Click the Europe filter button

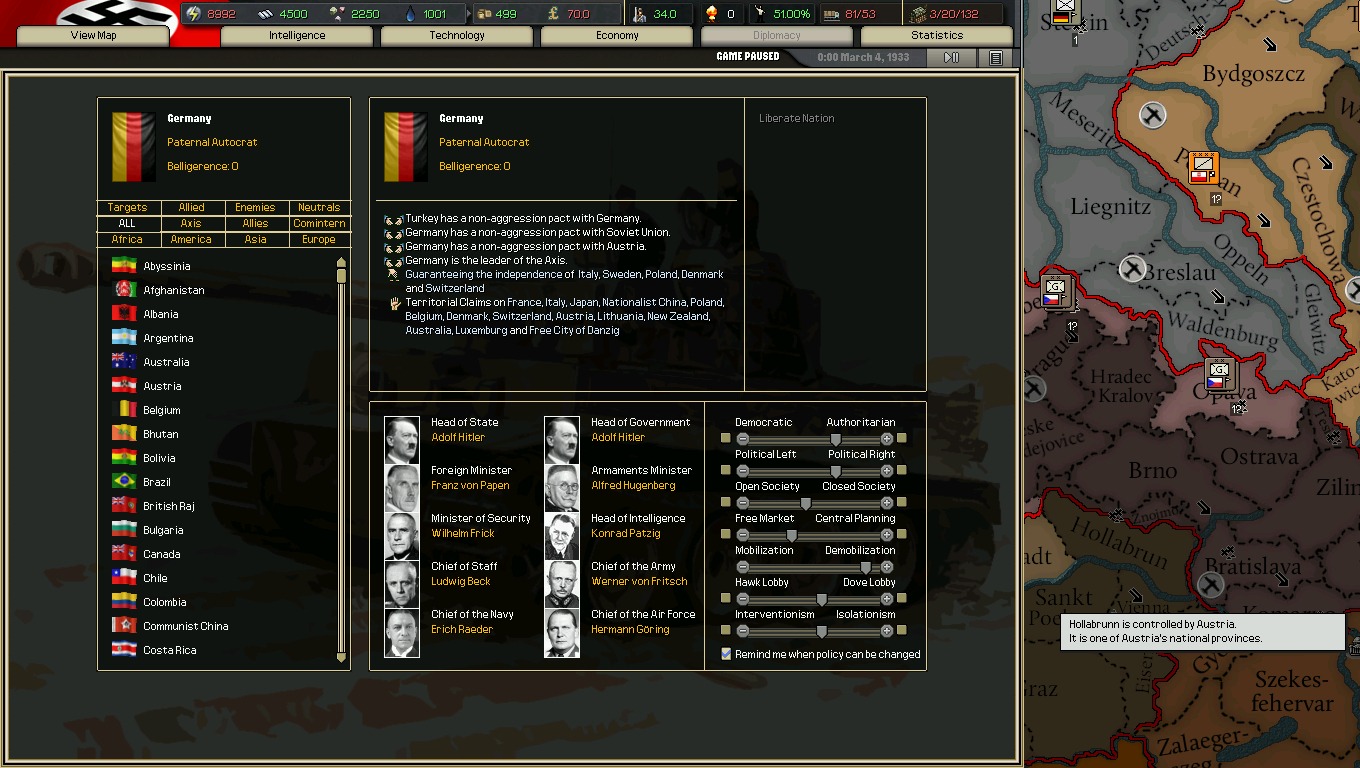click(x=318, y=239)
